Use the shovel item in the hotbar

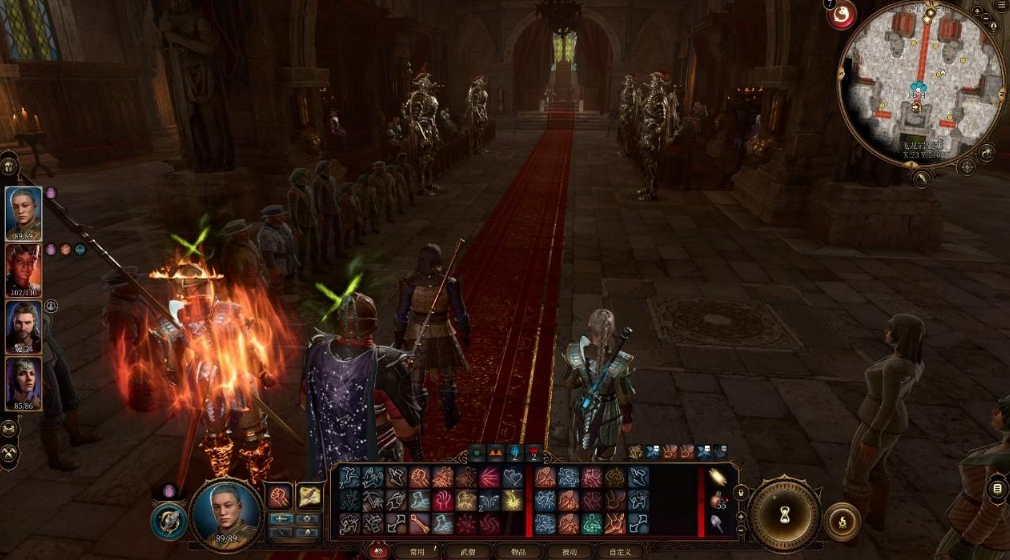click(x=717, y=521)
